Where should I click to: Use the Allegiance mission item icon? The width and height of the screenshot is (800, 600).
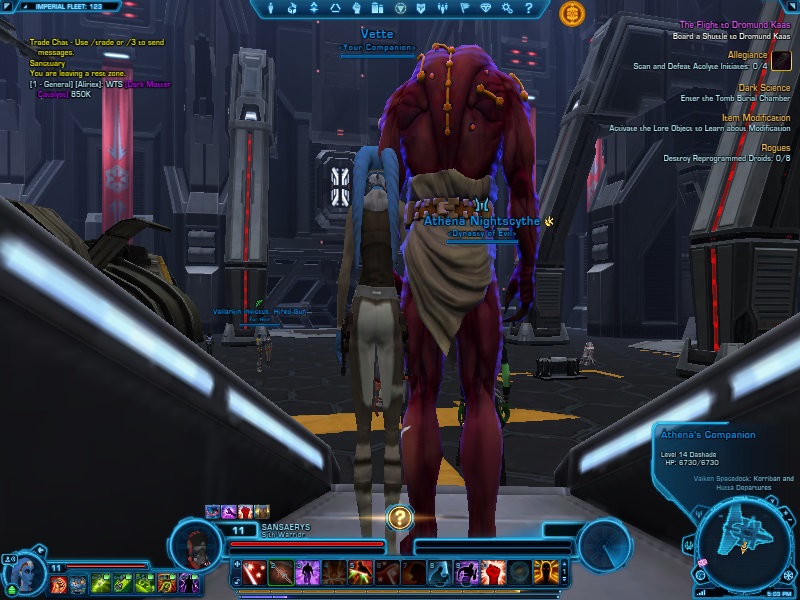[x=781, y=61]
